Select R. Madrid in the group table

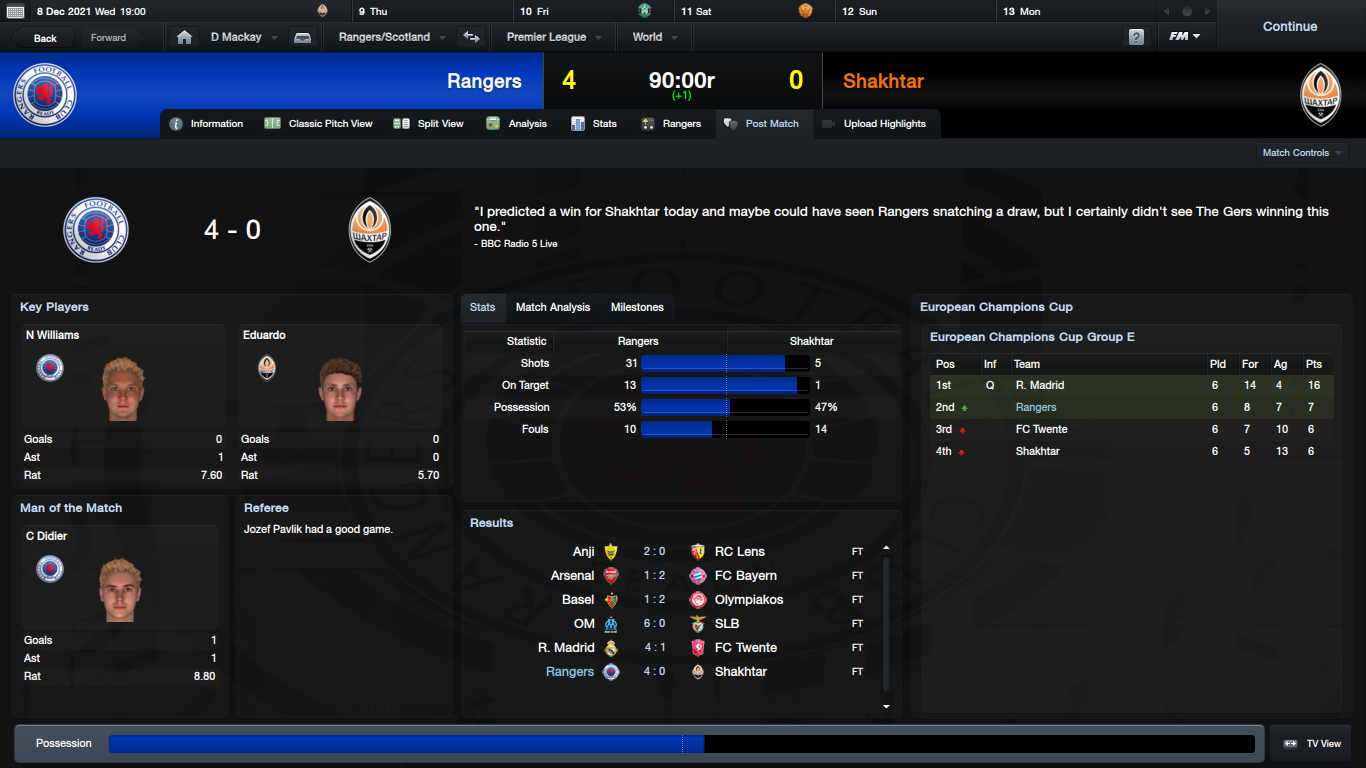(1039, 385)
